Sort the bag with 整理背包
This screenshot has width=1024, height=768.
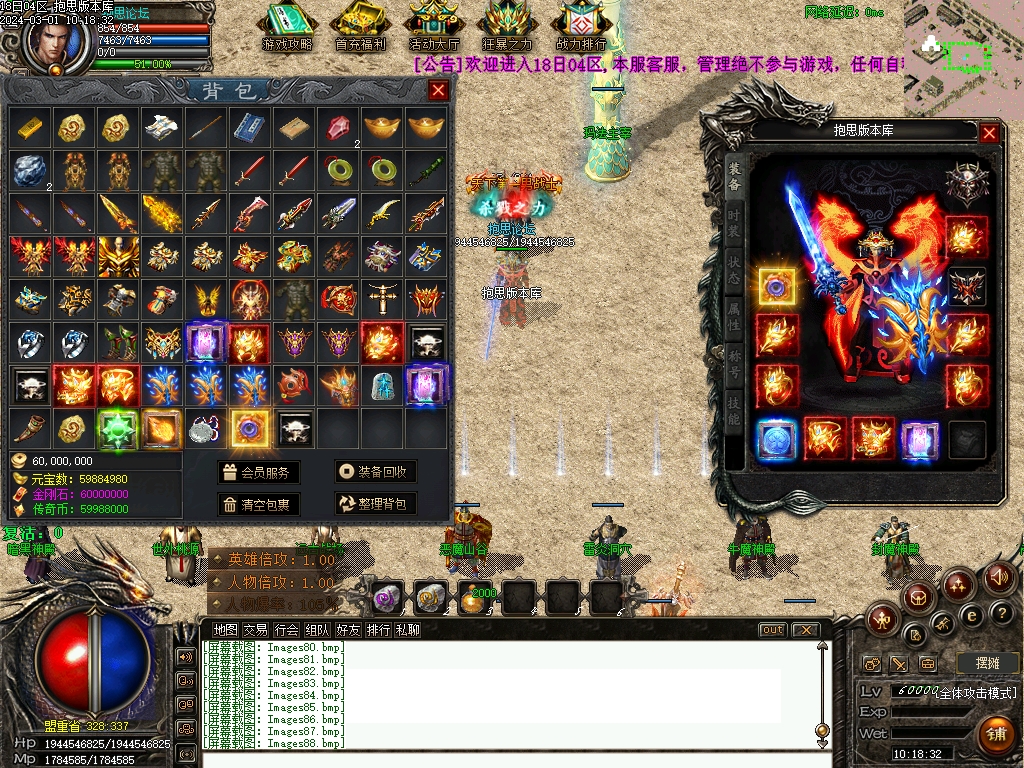[375, 504]
